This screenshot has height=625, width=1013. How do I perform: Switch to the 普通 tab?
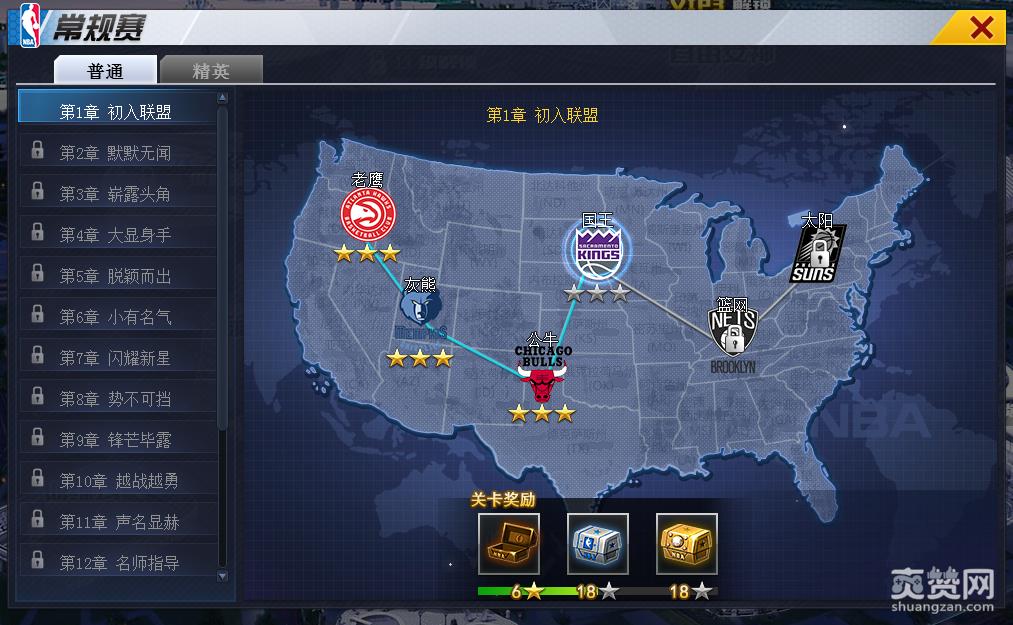(105, 70)
